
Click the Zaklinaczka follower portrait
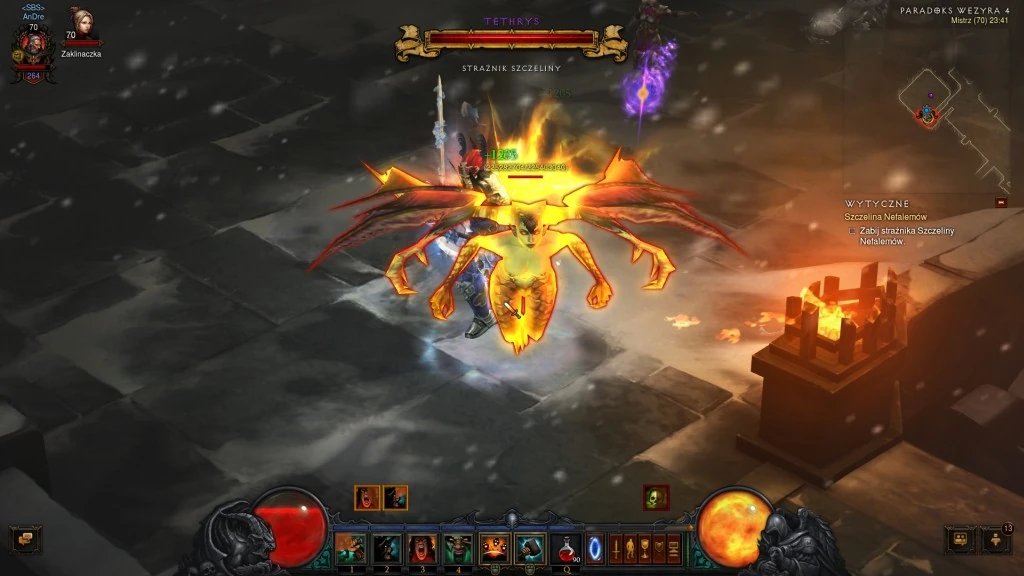tap(80, 24)
